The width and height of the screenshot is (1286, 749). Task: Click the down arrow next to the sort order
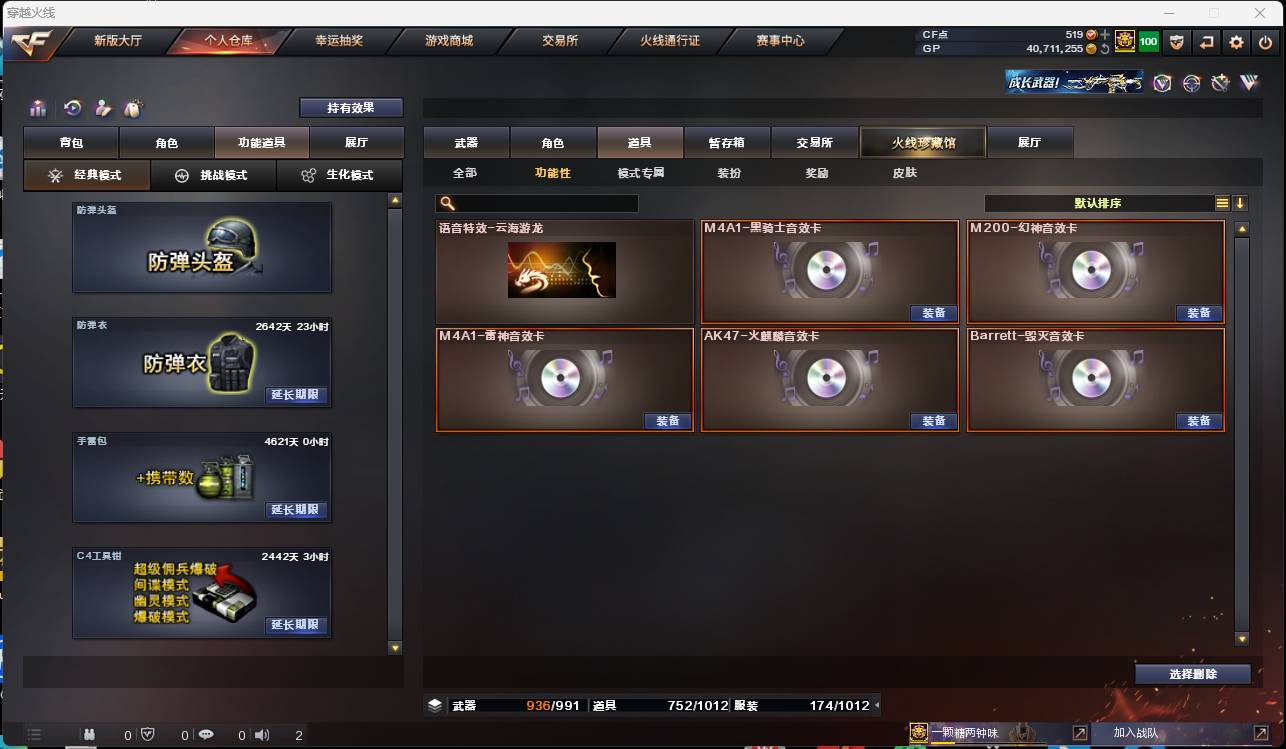pos(1241,202)
